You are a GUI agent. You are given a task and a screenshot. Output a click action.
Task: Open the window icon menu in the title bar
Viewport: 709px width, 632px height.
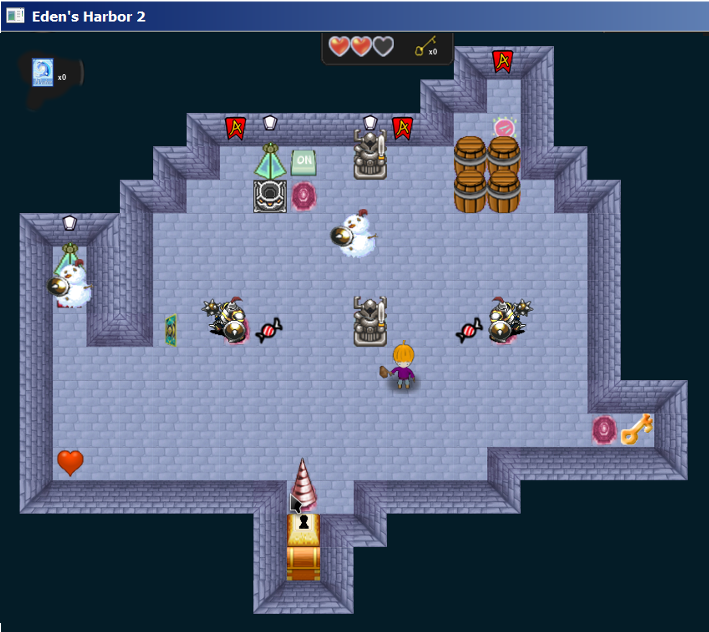(15, 16)
